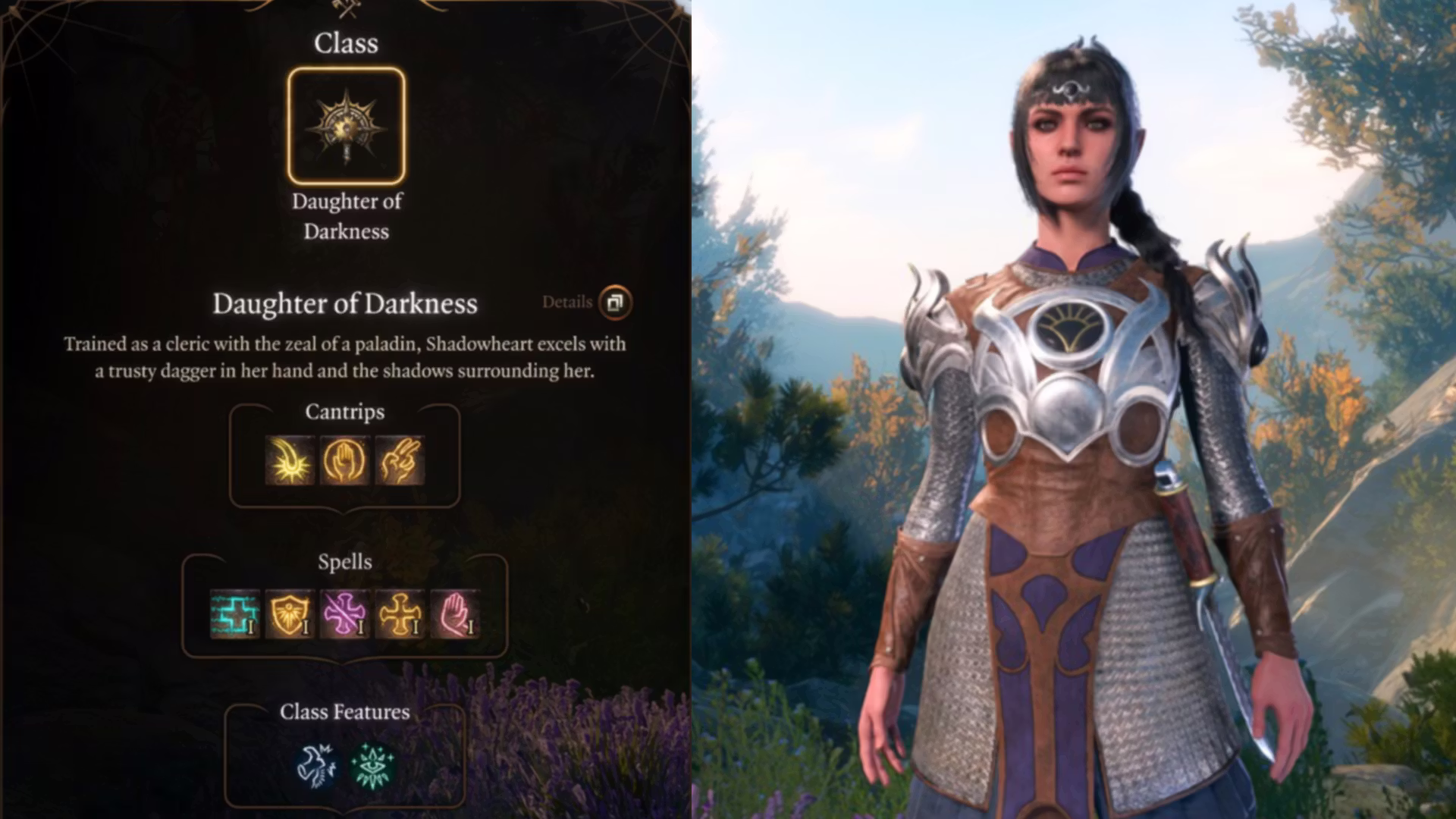Open the class Details button

click(x=614, y=303)
